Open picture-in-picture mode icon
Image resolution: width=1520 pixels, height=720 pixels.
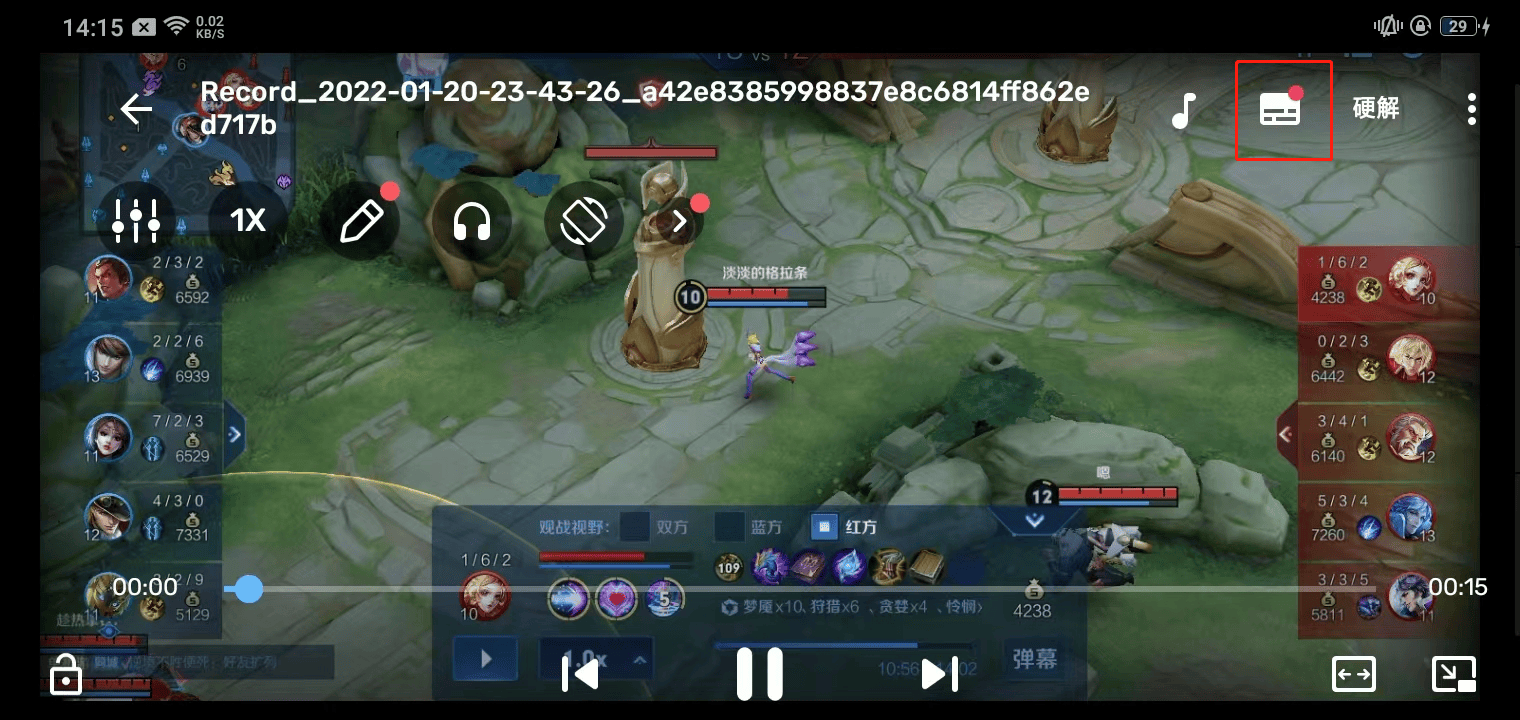pos(1456,674)
